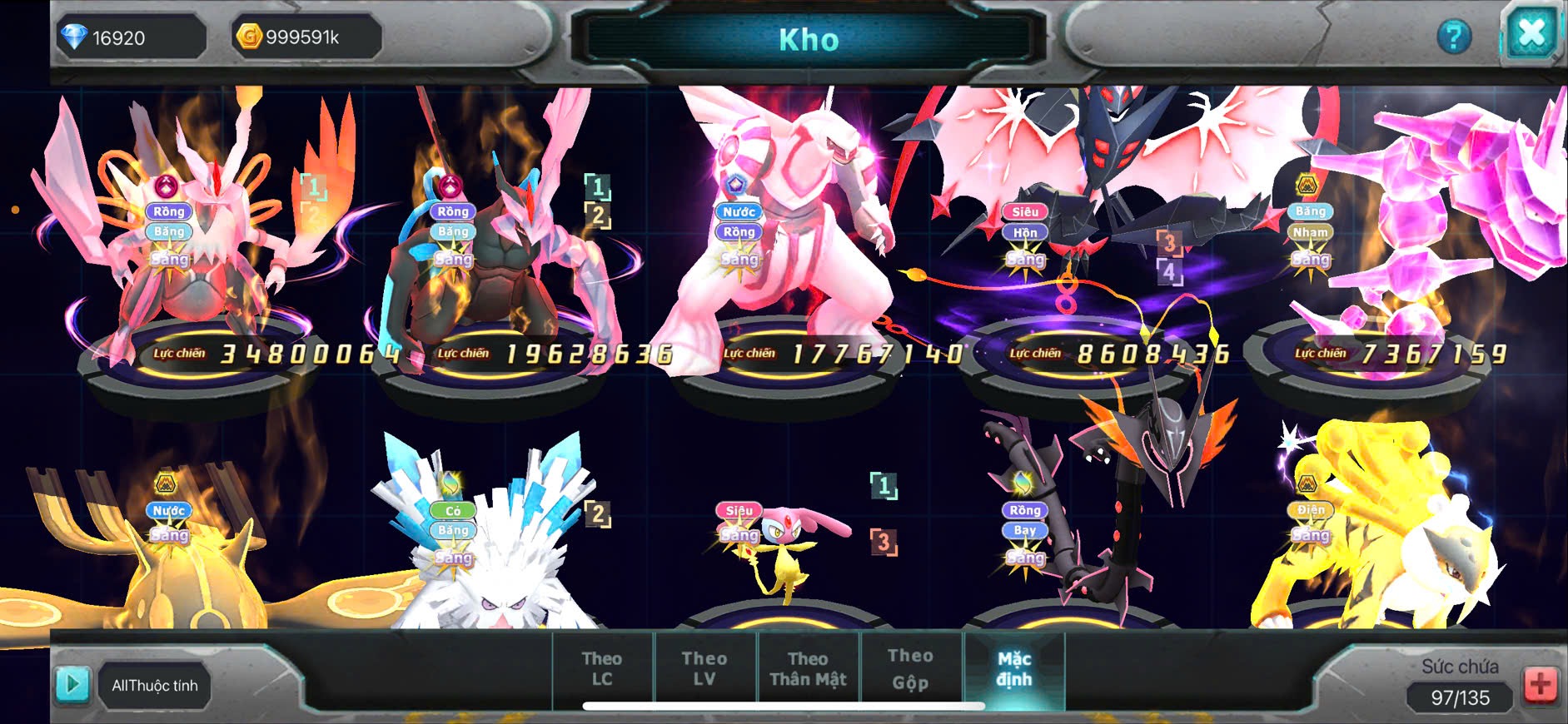Expand storage capacity with plus button

pyautogui.click(x=1540, y=685)
